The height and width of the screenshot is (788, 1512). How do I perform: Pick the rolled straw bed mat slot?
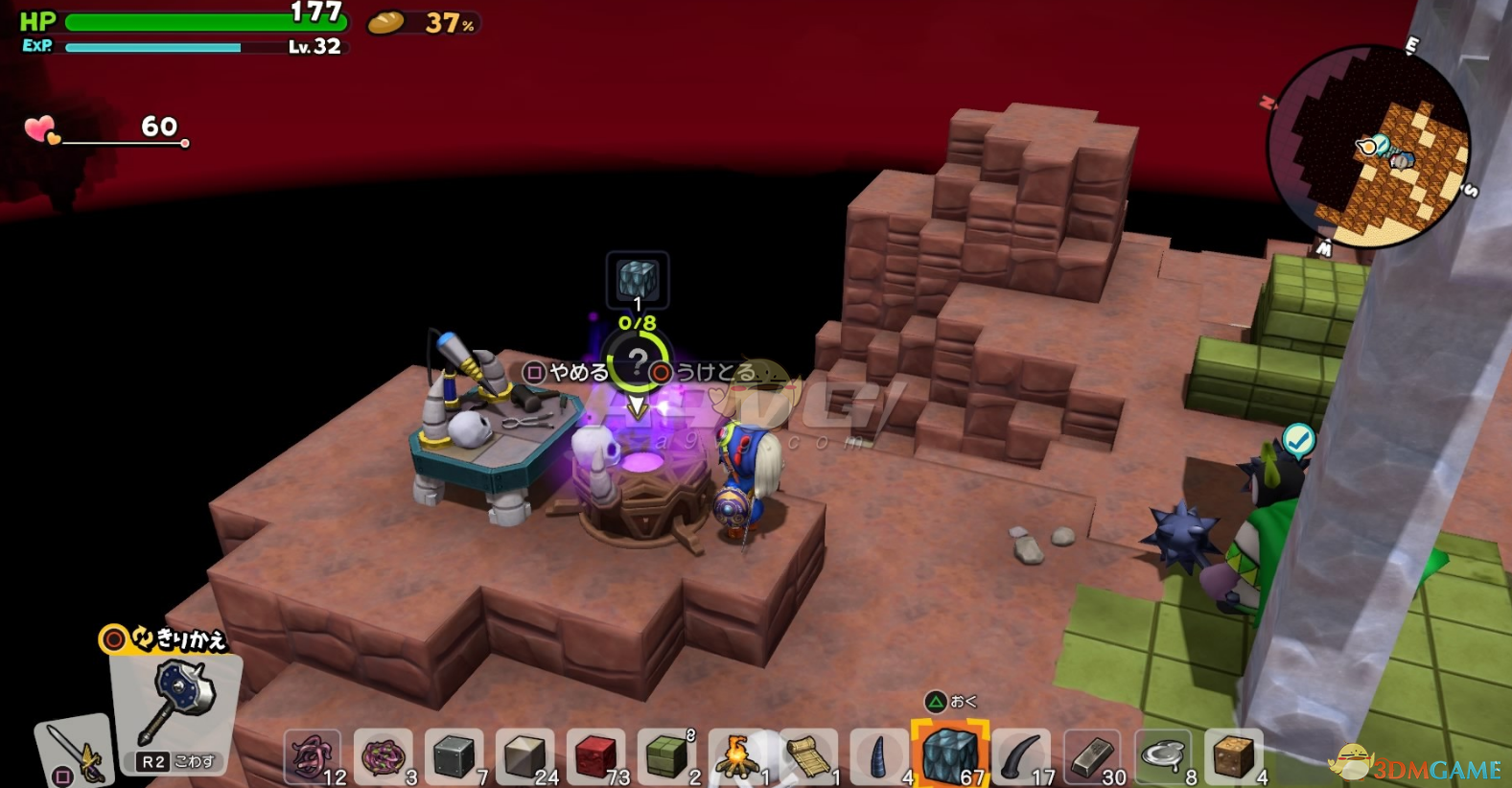(x=808, y=757)
